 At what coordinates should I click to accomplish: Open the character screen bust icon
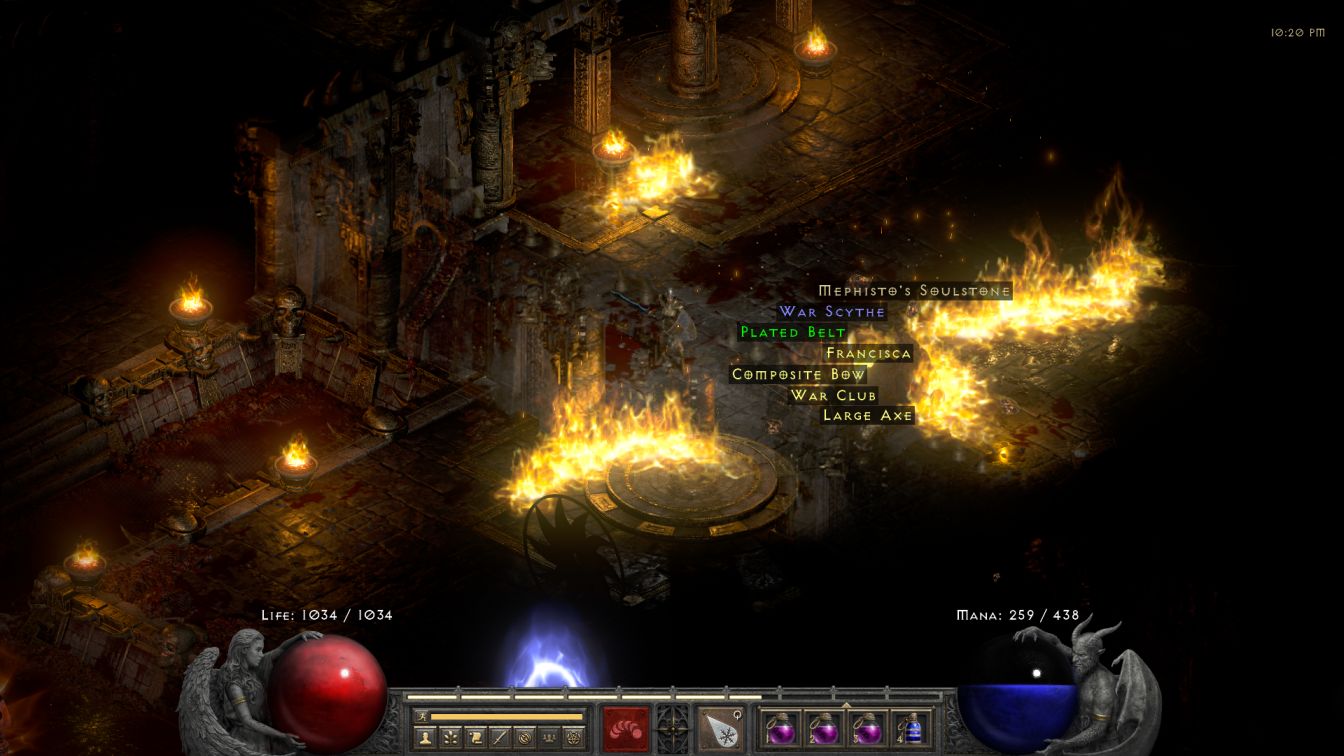tap(424, 737)
